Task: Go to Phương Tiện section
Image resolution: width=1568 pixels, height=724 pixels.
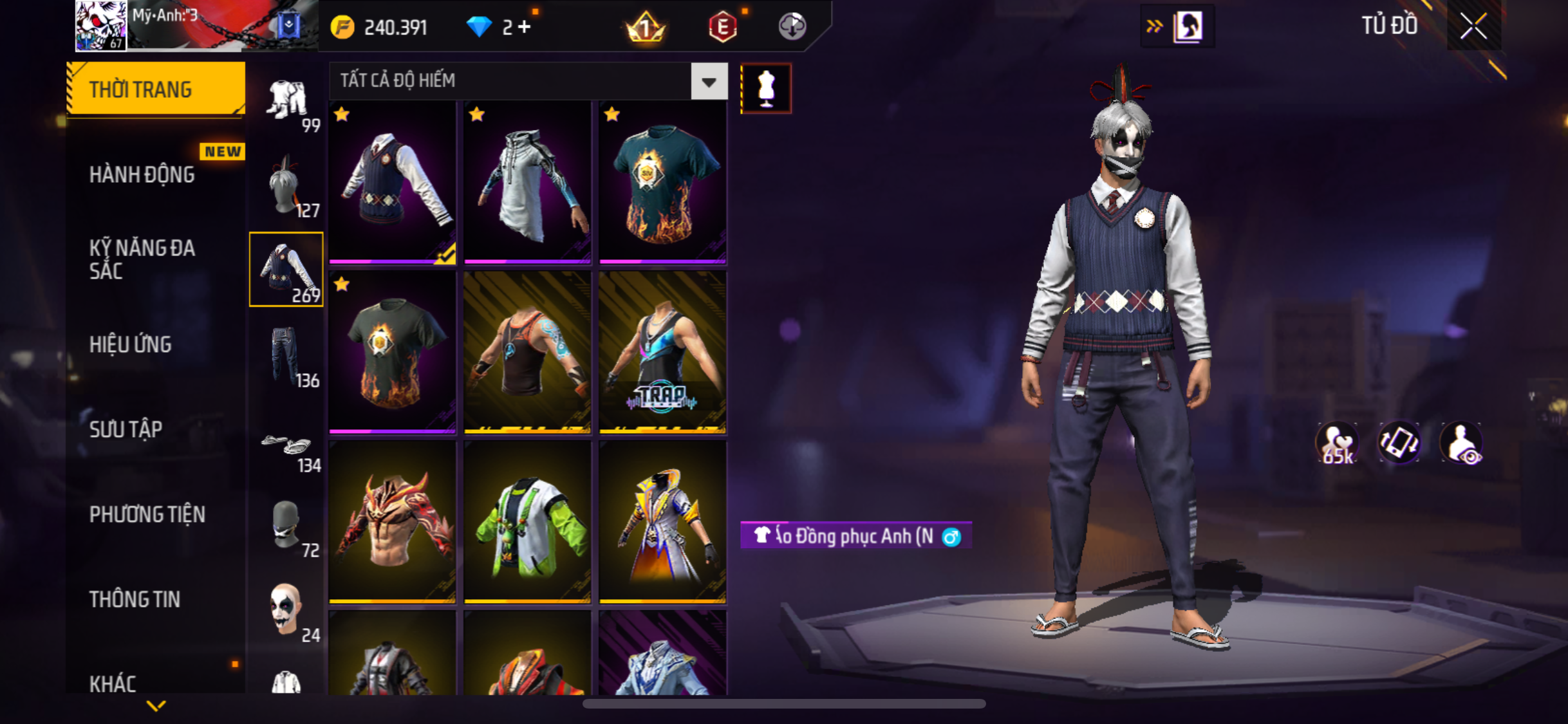Action: (x=147, y=514)
